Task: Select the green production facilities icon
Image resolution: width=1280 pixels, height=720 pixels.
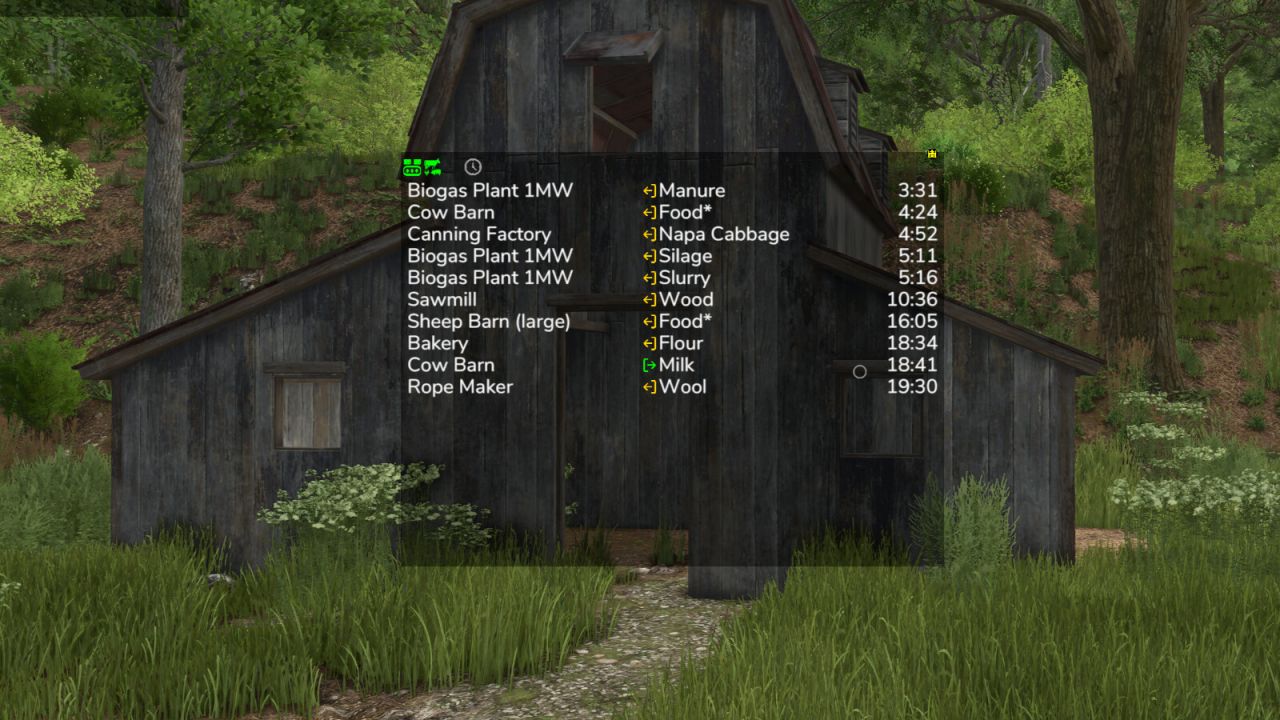Action: (x=410, y=165)
